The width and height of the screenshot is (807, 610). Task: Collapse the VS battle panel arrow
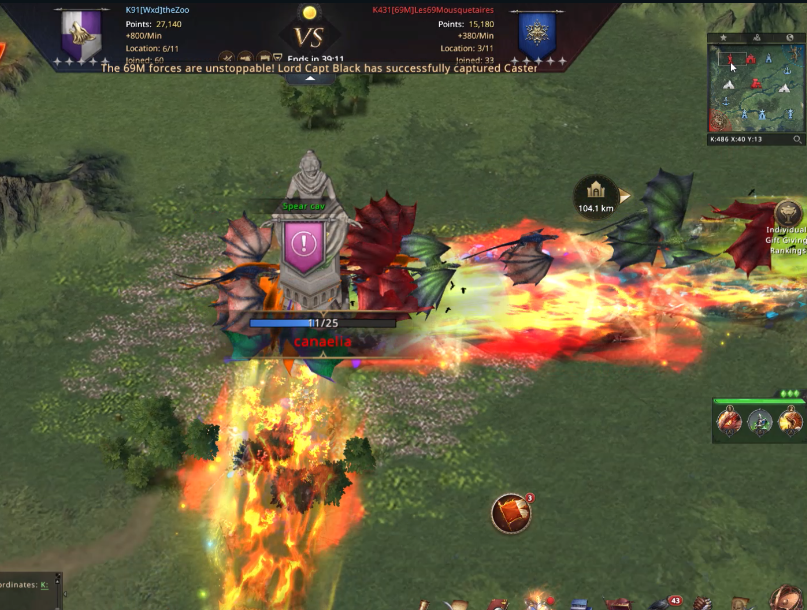pos(310,77)
